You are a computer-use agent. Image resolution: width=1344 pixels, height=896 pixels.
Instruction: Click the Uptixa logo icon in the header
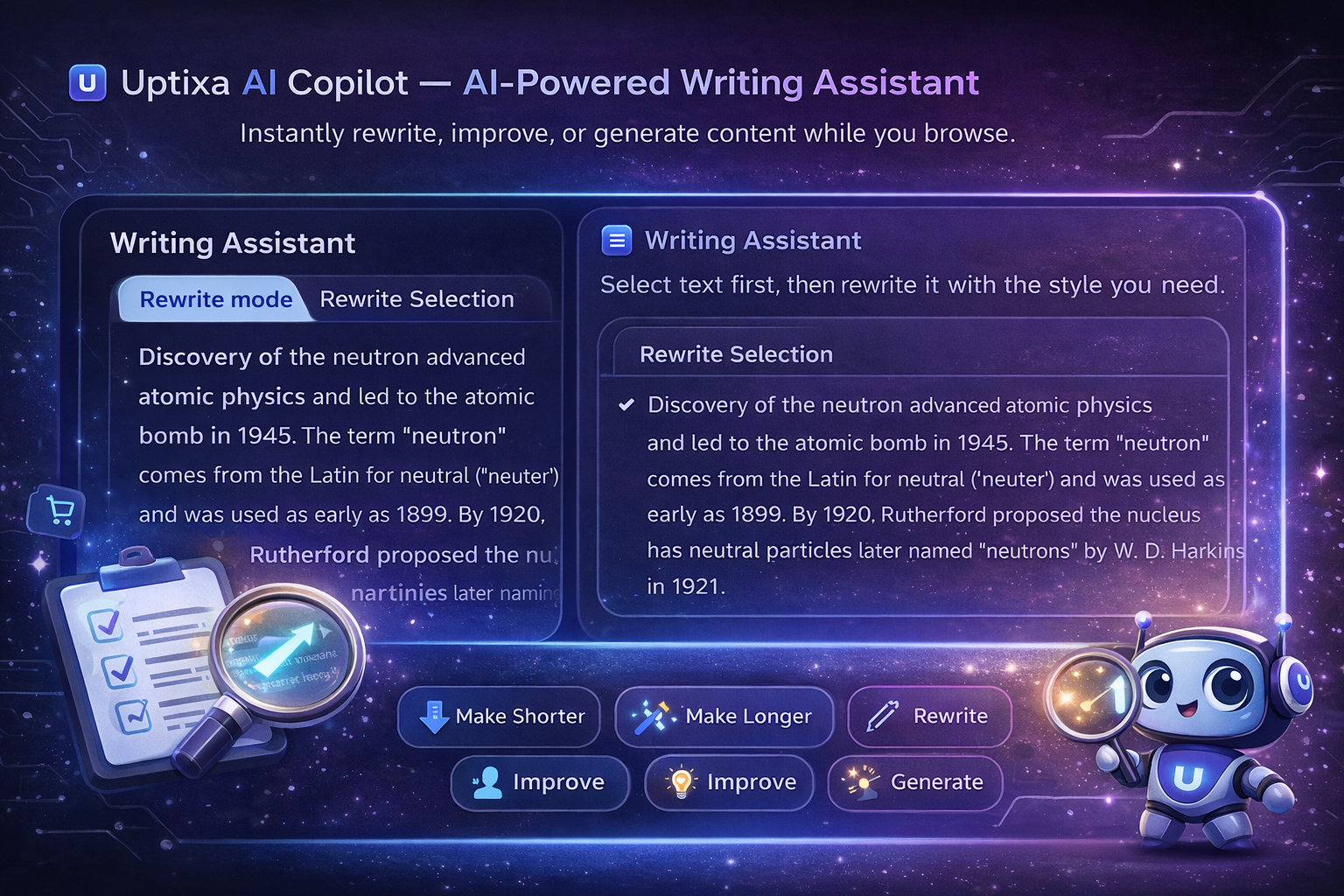pyautogui.click(x=87, y=83)
